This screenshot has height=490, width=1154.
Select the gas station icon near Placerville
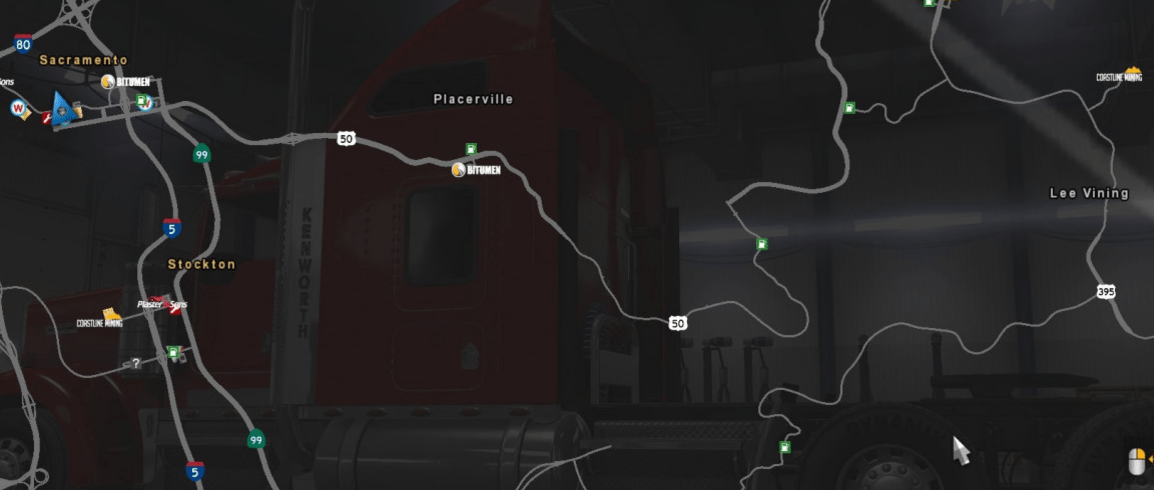click(471, 150)
